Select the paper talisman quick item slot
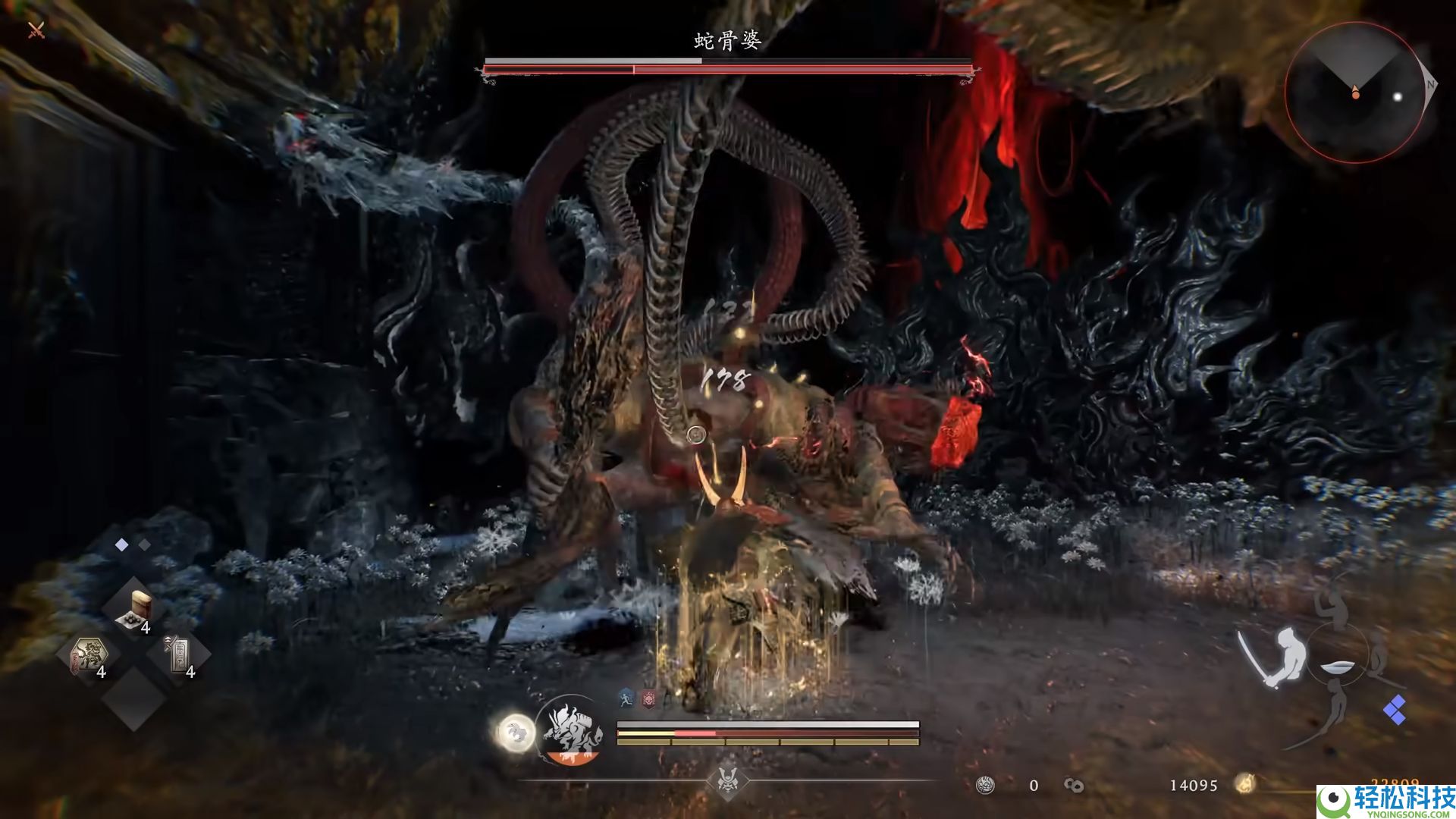 pyautogui.click(x=180, y=655)
